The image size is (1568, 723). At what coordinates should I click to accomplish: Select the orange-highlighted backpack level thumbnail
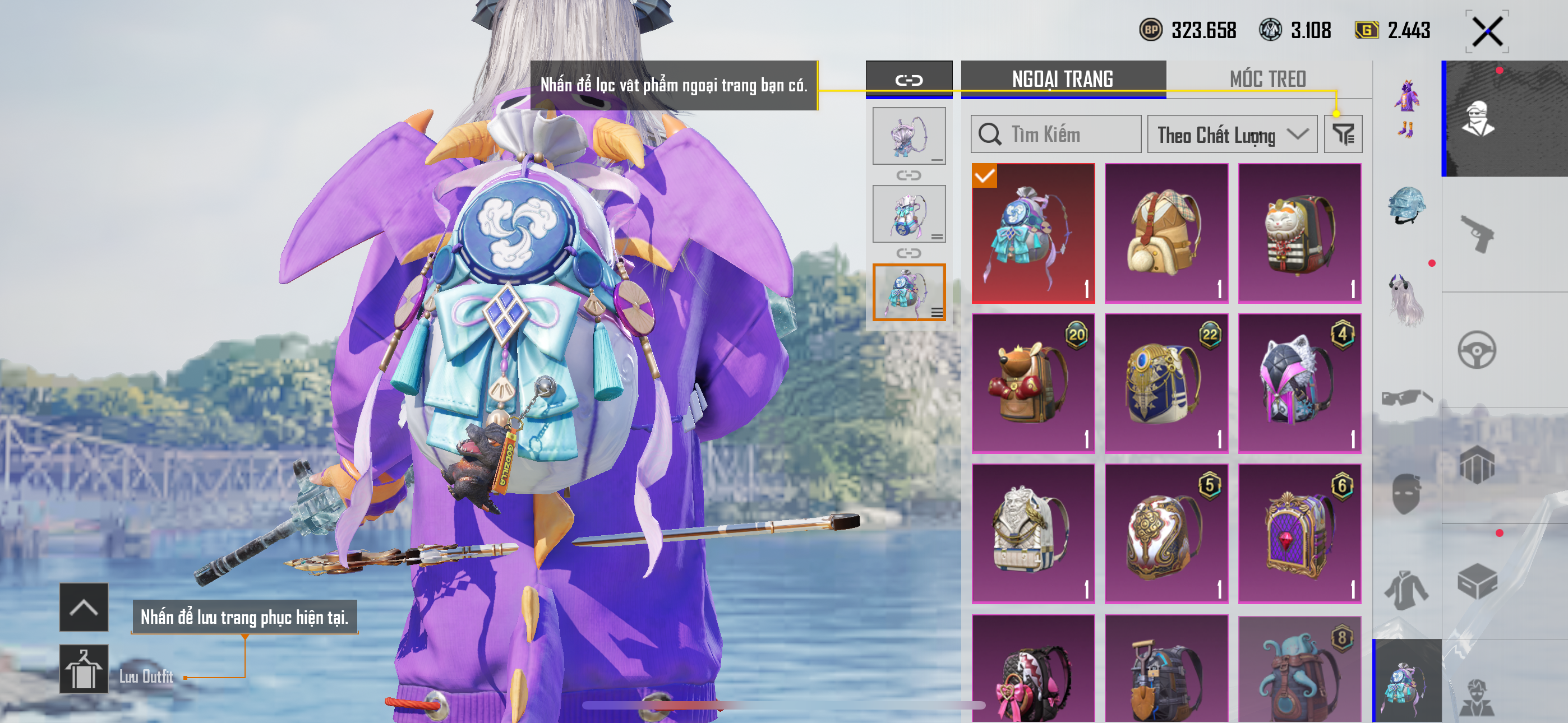point(908,292)
